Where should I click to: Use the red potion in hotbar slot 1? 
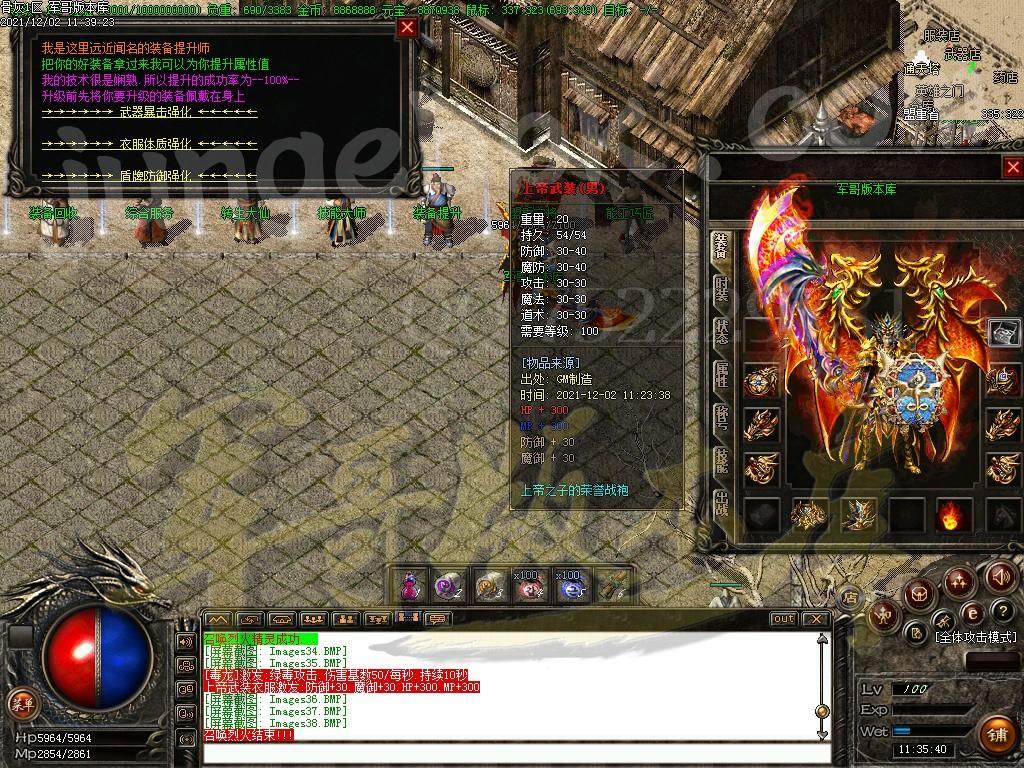tap(409, 587)
